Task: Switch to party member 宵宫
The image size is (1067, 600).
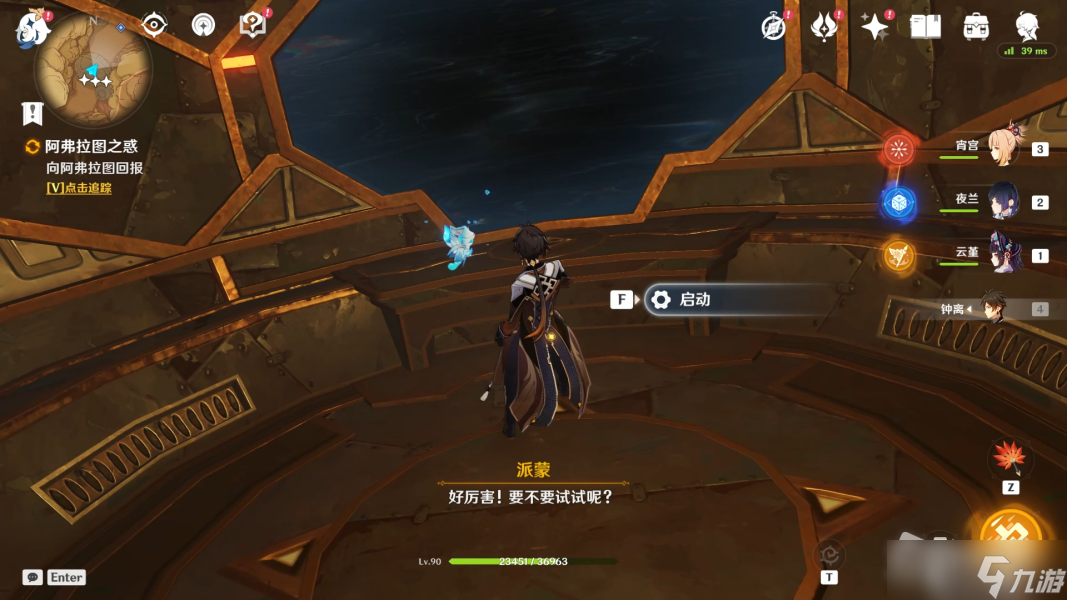Action: coord(1002,148)
